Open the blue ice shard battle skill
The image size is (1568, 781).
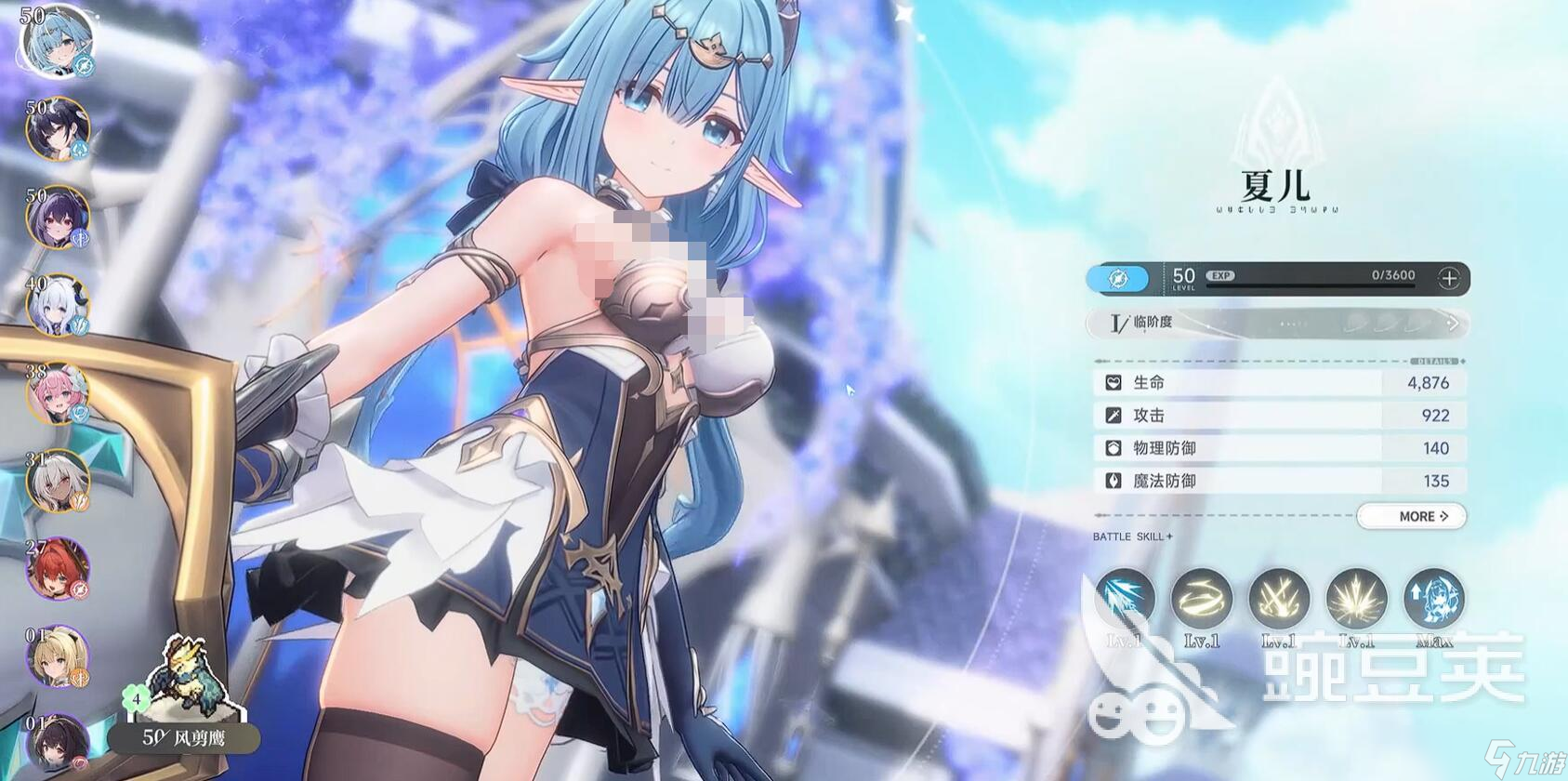1125,599
